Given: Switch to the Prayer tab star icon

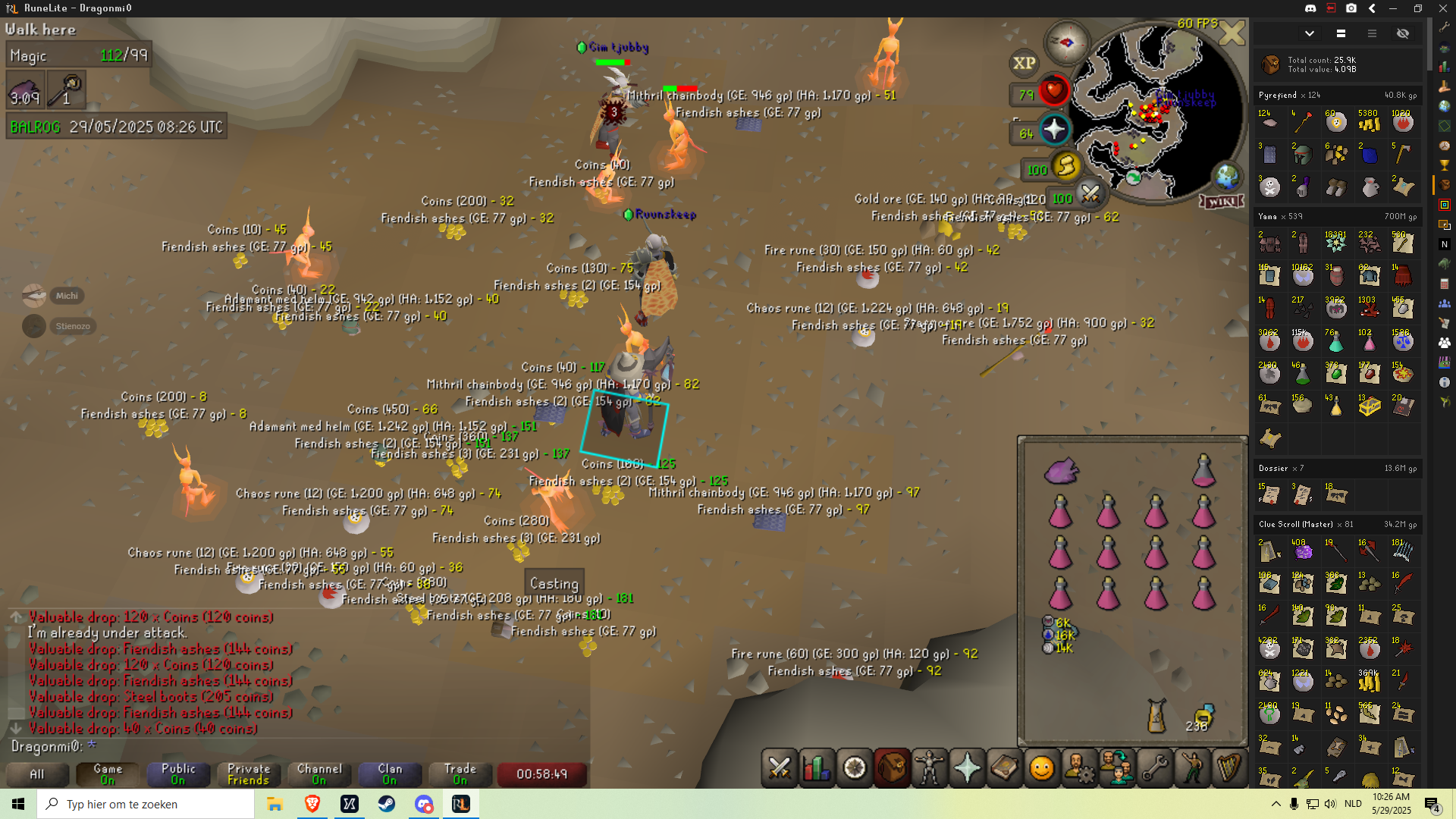Looking at the screenshot, I should coord(967,768).
